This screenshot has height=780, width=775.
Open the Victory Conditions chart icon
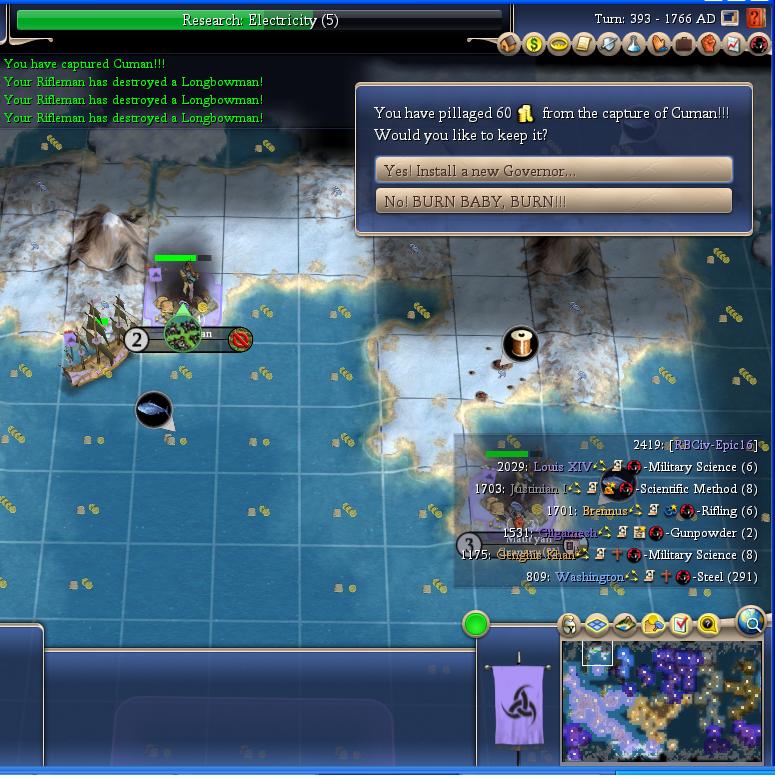734,44
